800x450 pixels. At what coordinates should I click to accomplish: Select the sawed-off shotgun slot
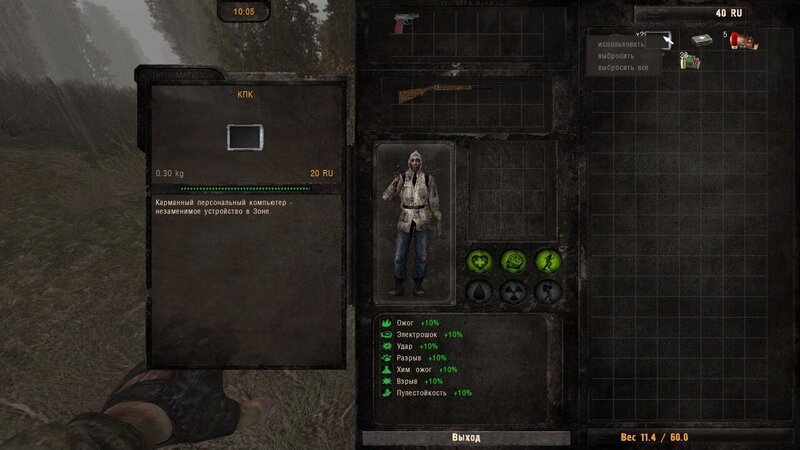pyautogui.click(x=429, y=95)
